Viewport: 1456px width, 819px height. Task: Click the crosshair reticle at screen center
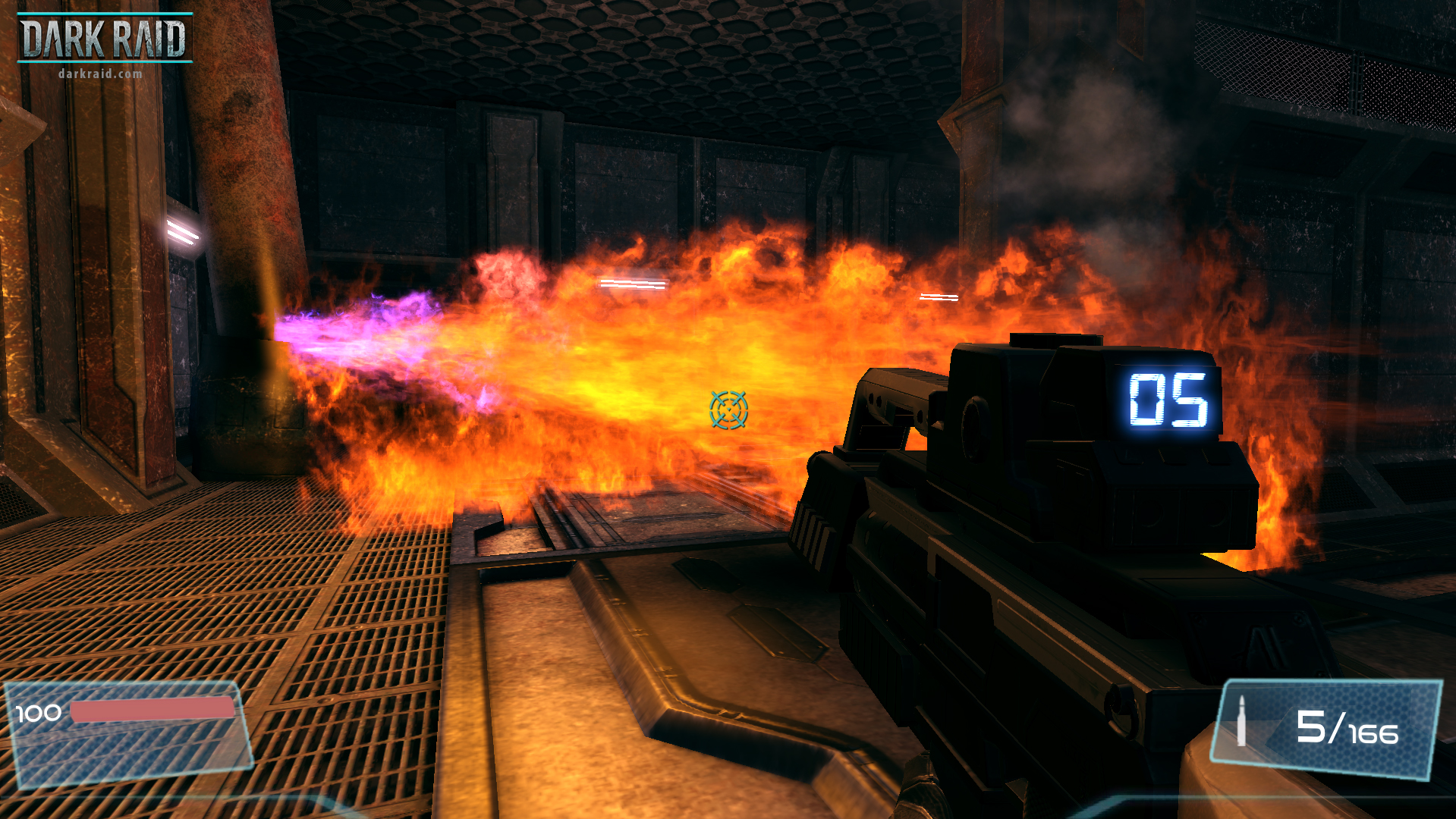coord(728,410)
